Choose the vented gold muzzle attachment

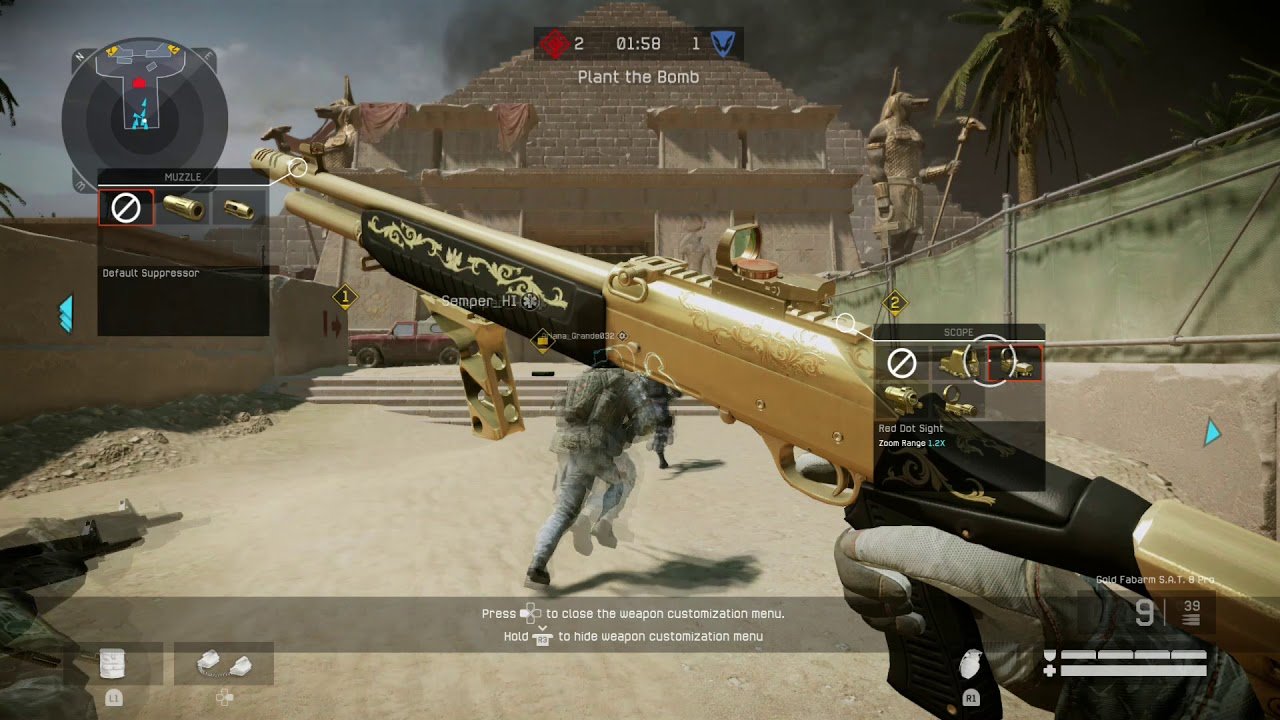(240, 208)
